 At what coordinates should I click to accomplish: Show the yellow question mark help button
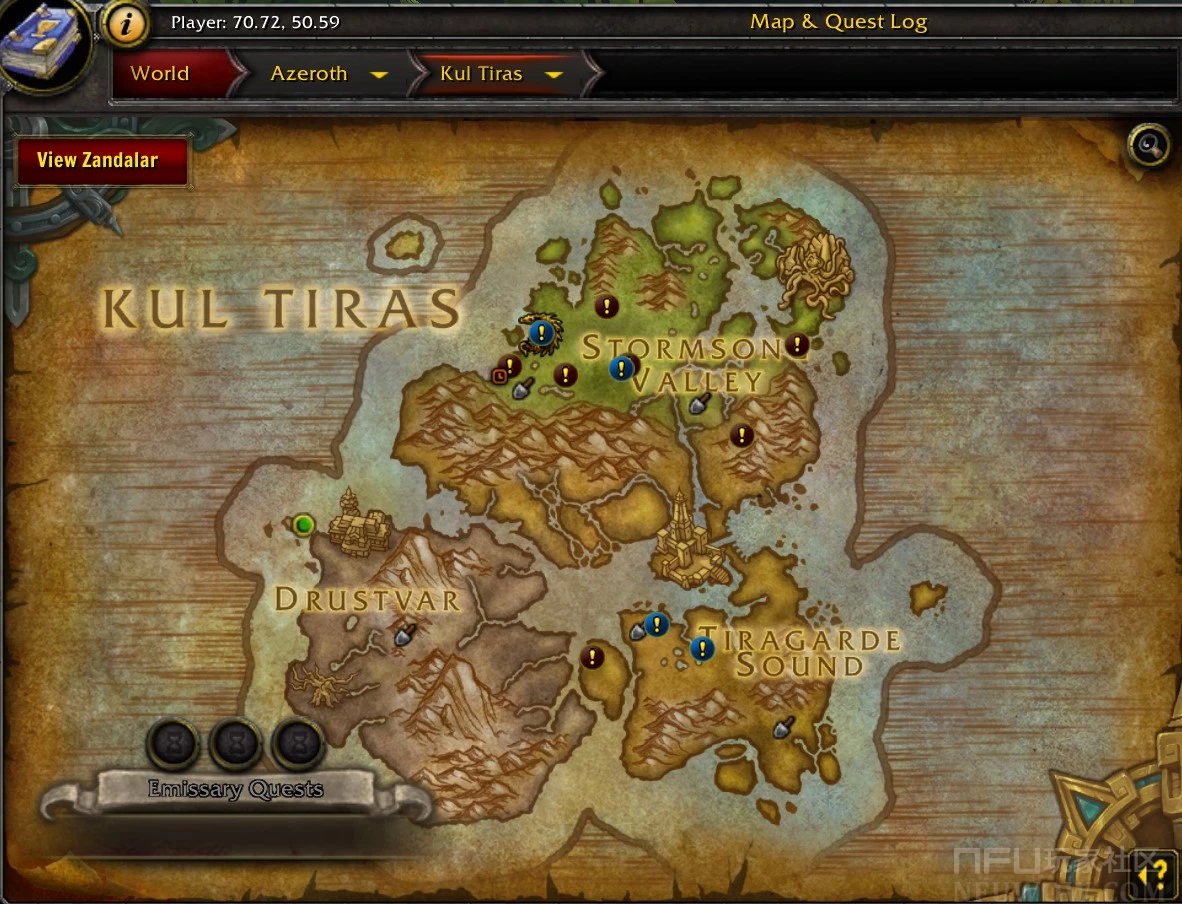(1156, 876)
